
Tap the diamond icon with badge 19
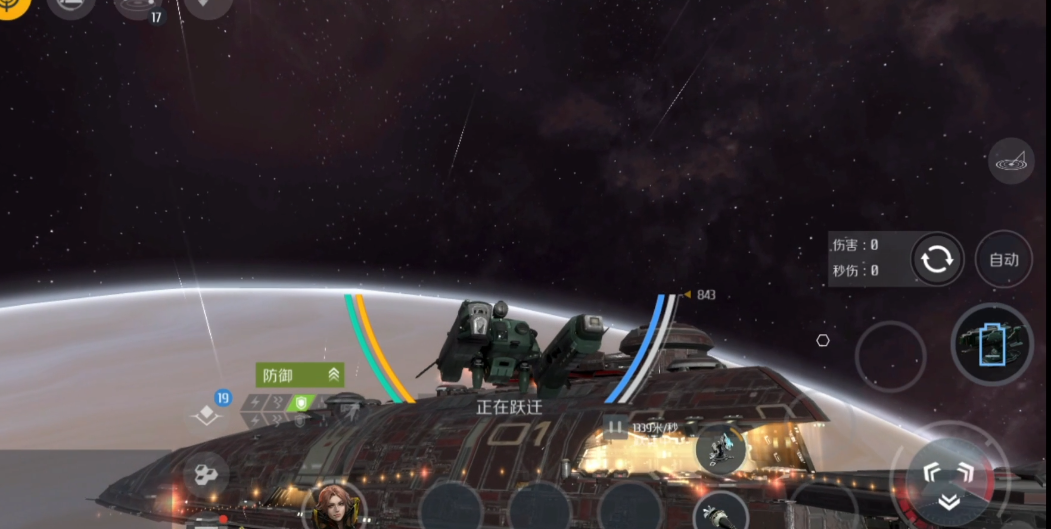tap(208, 415)
